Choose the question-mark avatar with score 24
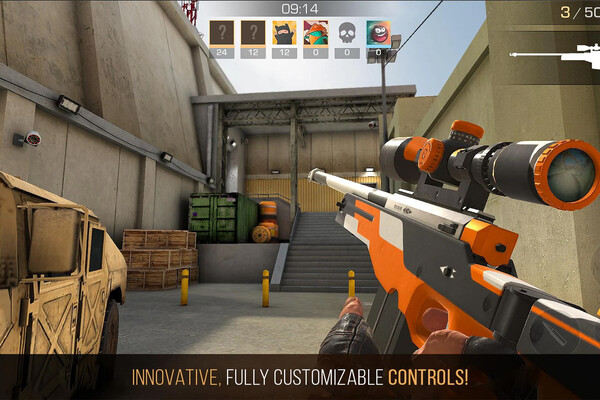600x400 pixels. (222, 33)
